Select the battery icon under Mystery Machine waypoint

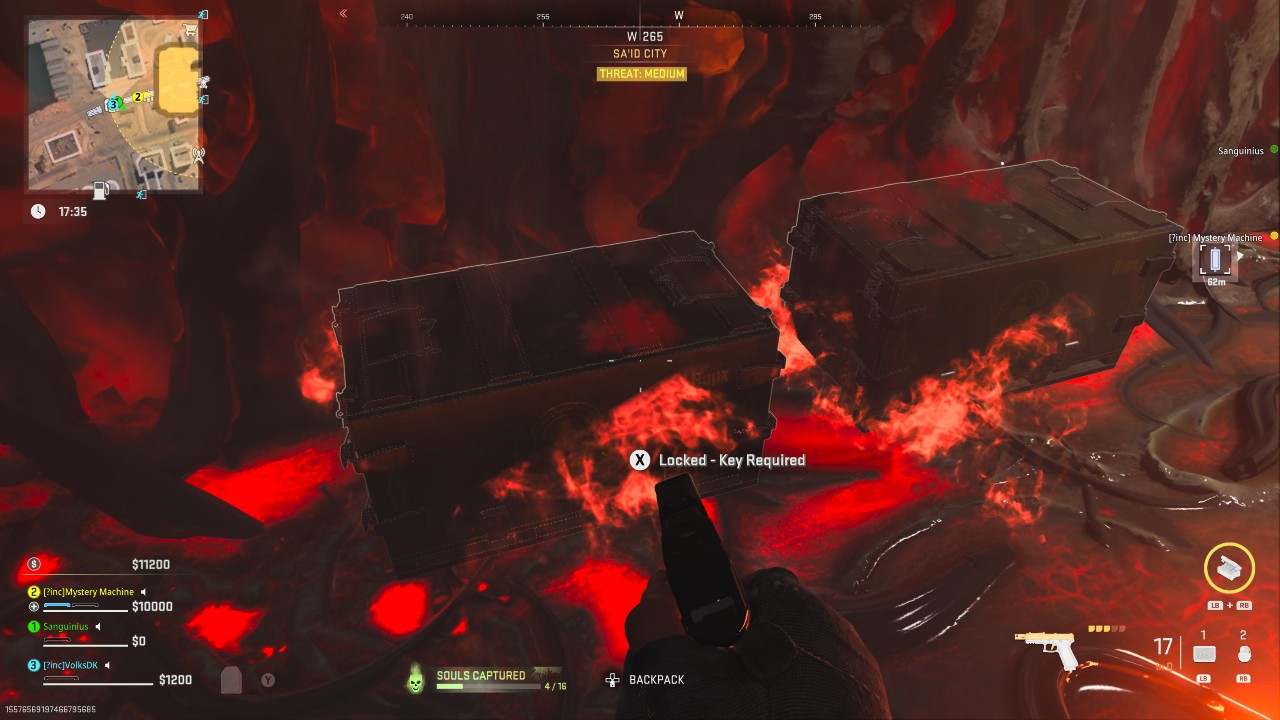pyautogui.click(x=1214, y=260)
